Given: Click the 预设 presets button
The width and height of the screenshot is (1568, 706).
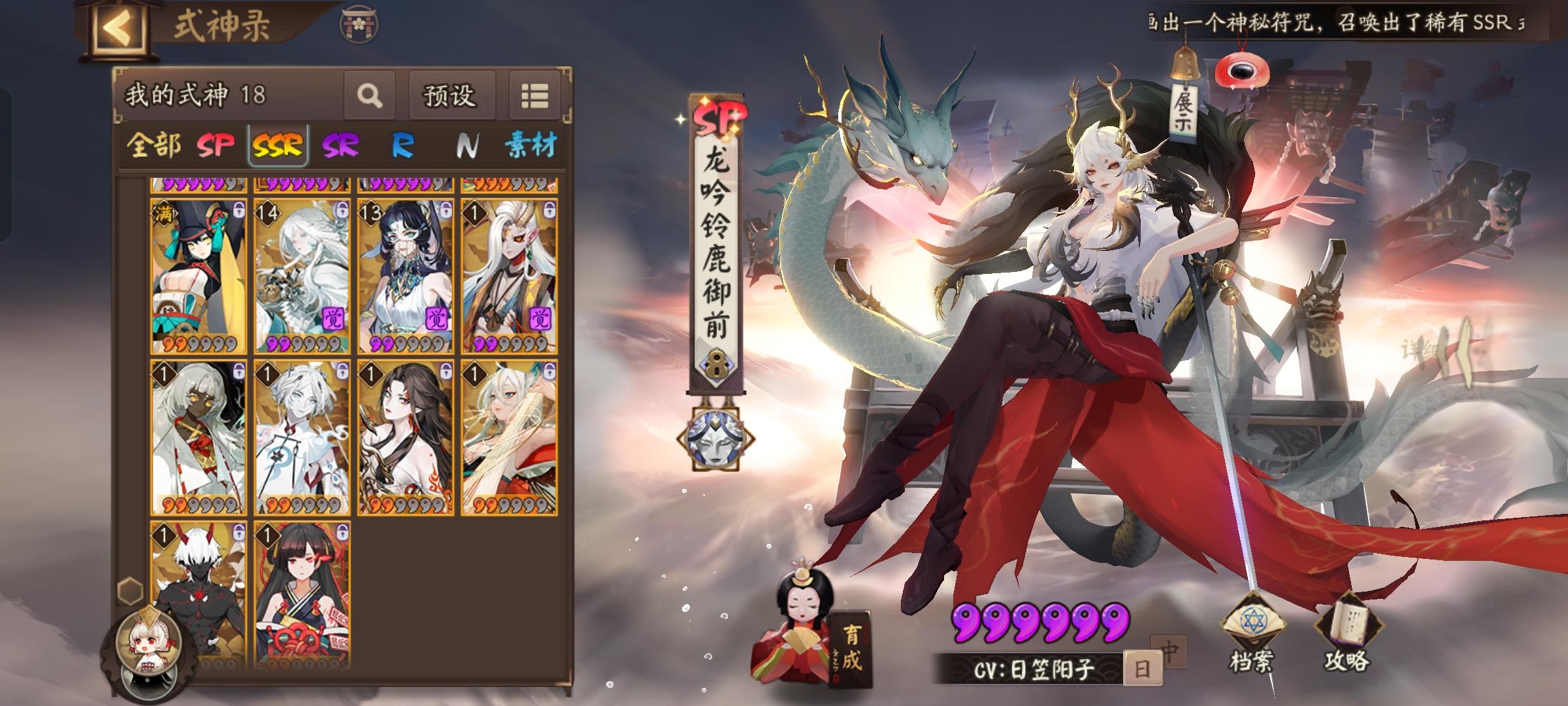Looking at the screenshot, I should click(x=451, y=95).
